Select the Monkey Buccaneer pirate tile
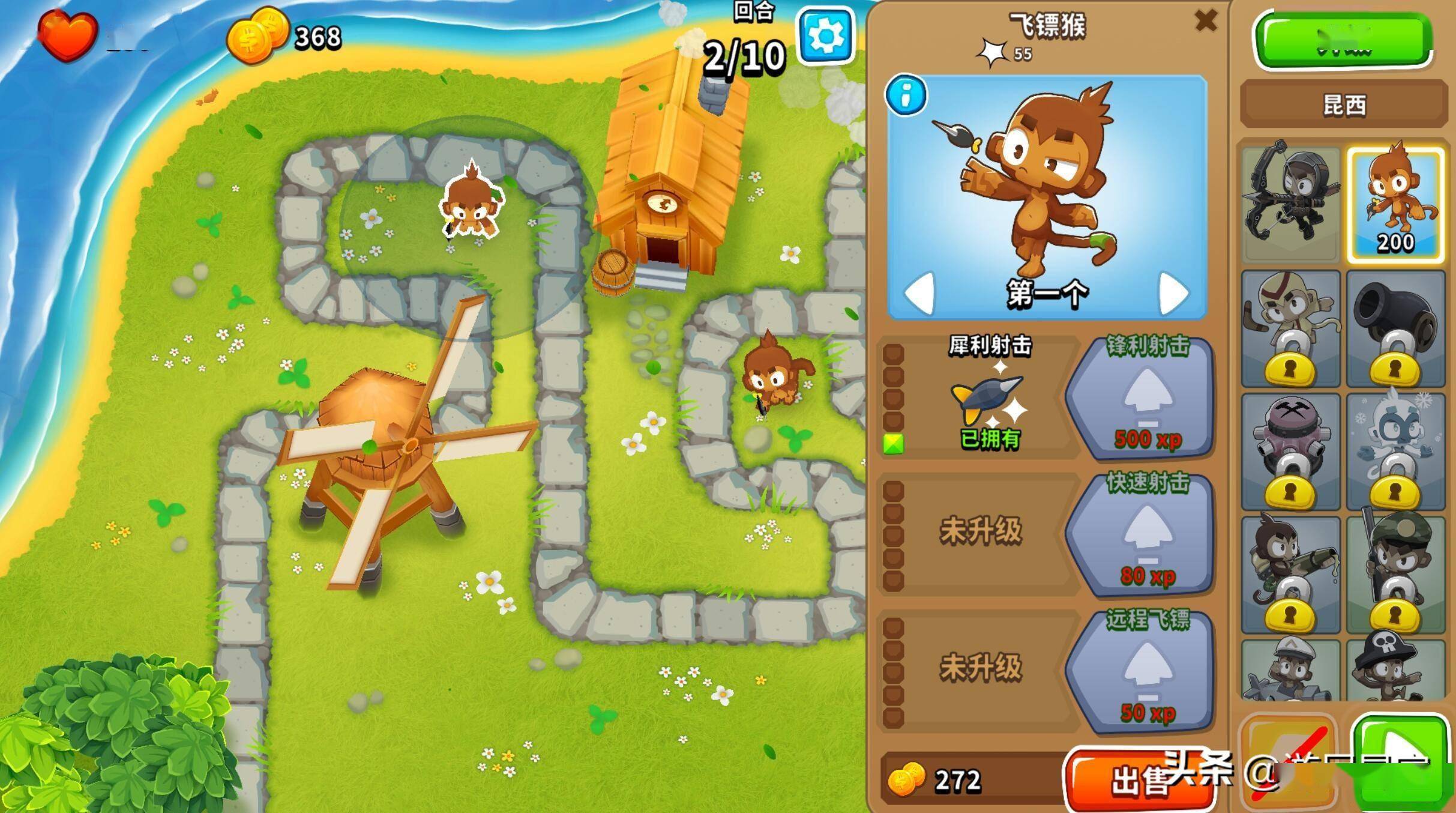Screen dimensions: 1456x813 click(x=1395, y=669)
